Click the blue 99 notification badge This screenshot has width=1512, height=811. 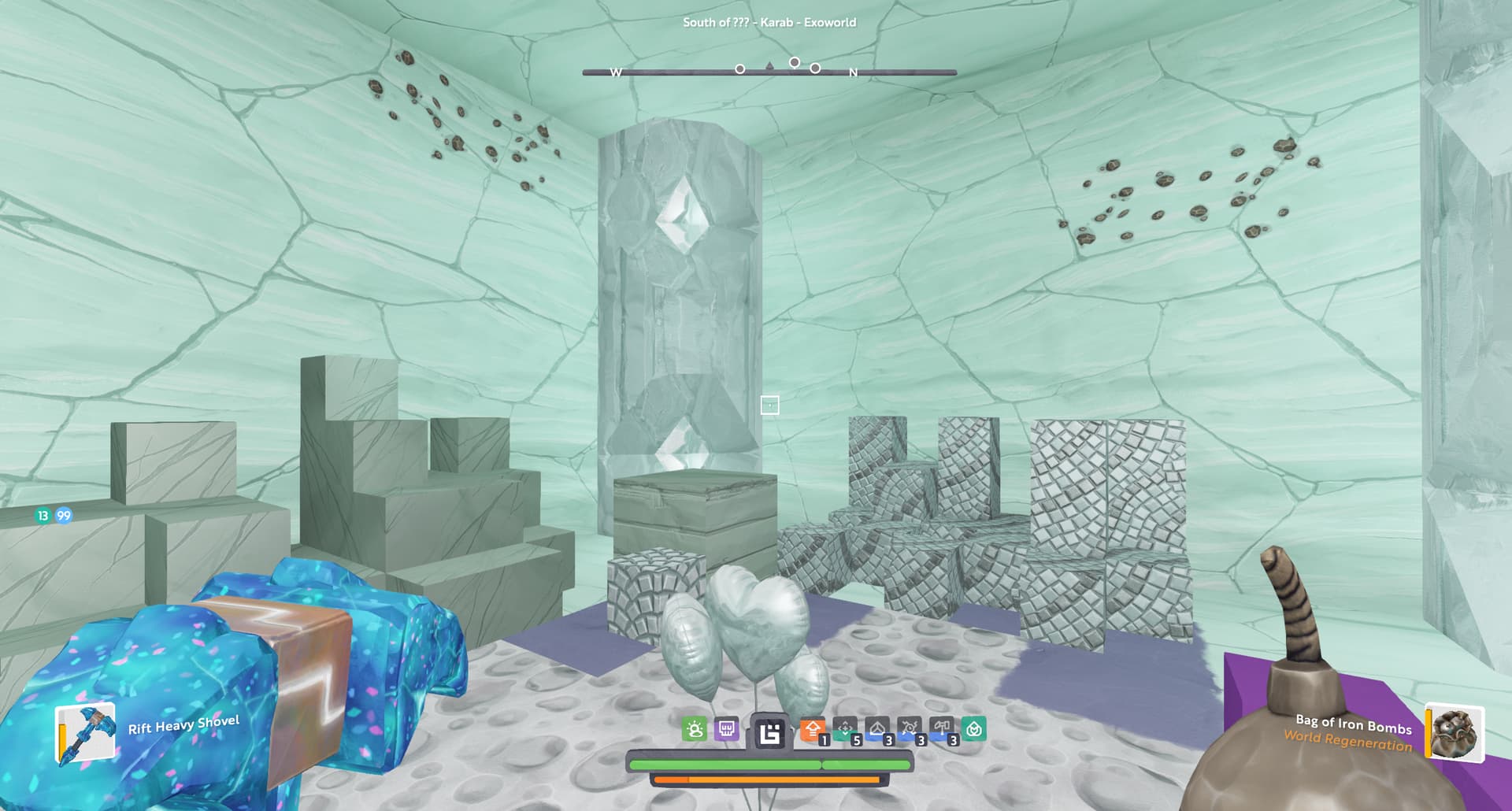(64, 516)
